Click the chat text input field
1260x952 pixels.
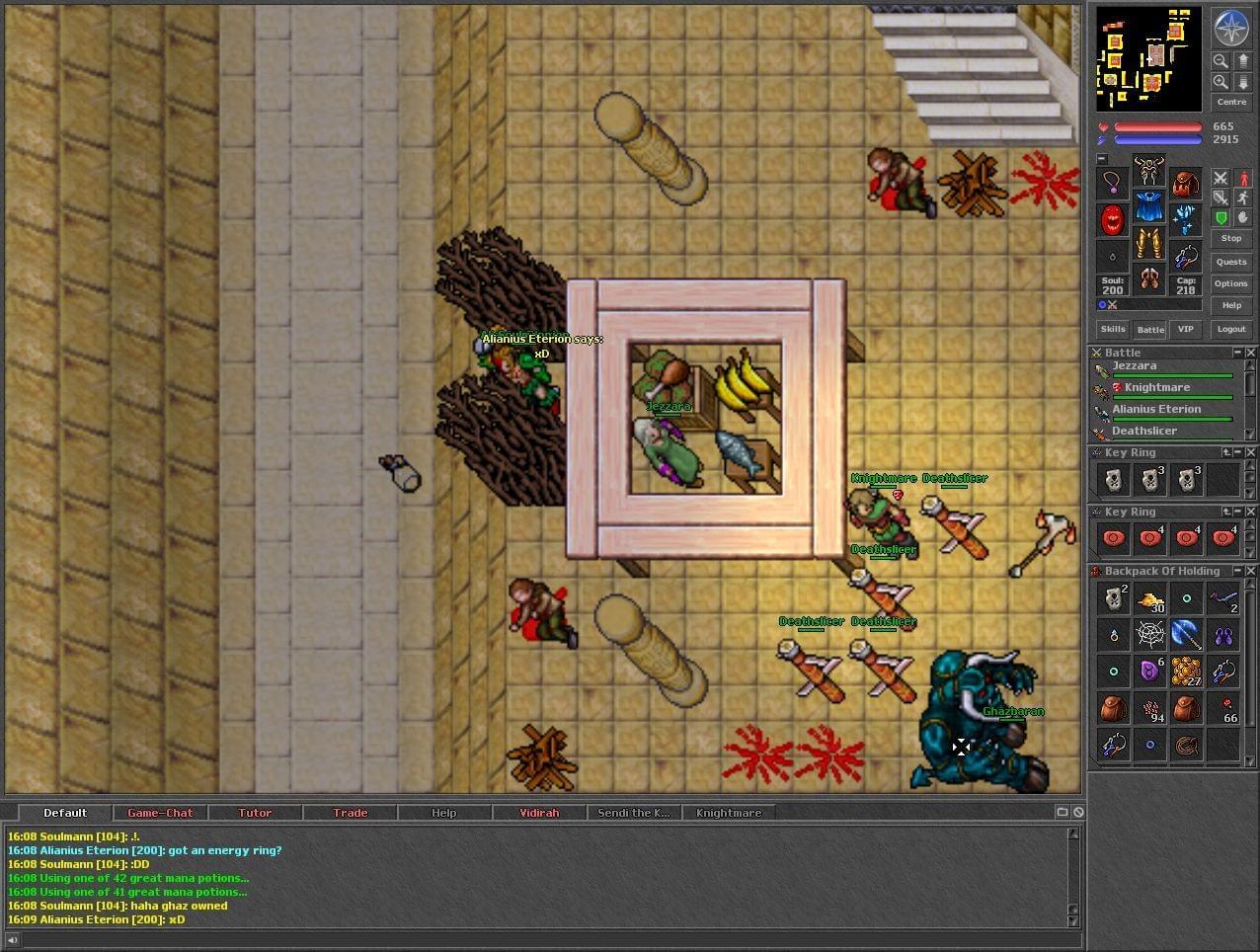coord(543,939)
